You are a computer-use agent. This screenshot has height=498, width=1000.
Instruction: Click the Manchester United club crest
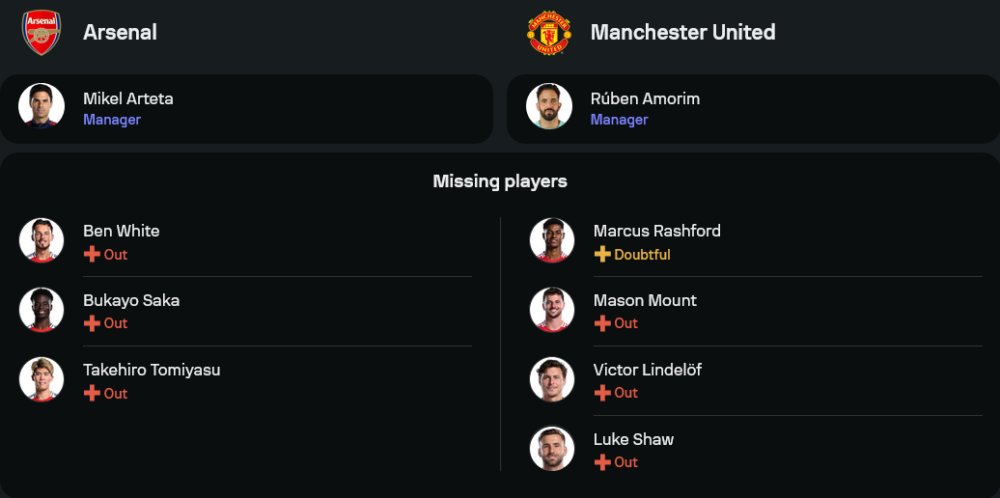[x=549, y=33]
